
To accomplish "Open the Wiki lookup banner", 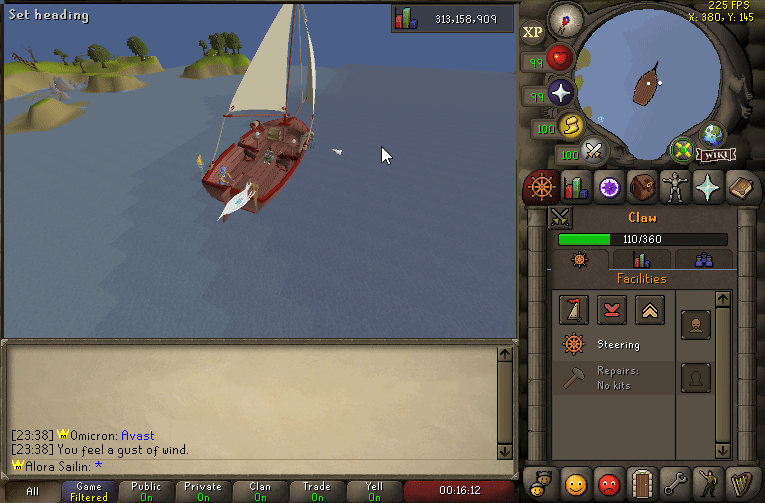I will (713, 155).
